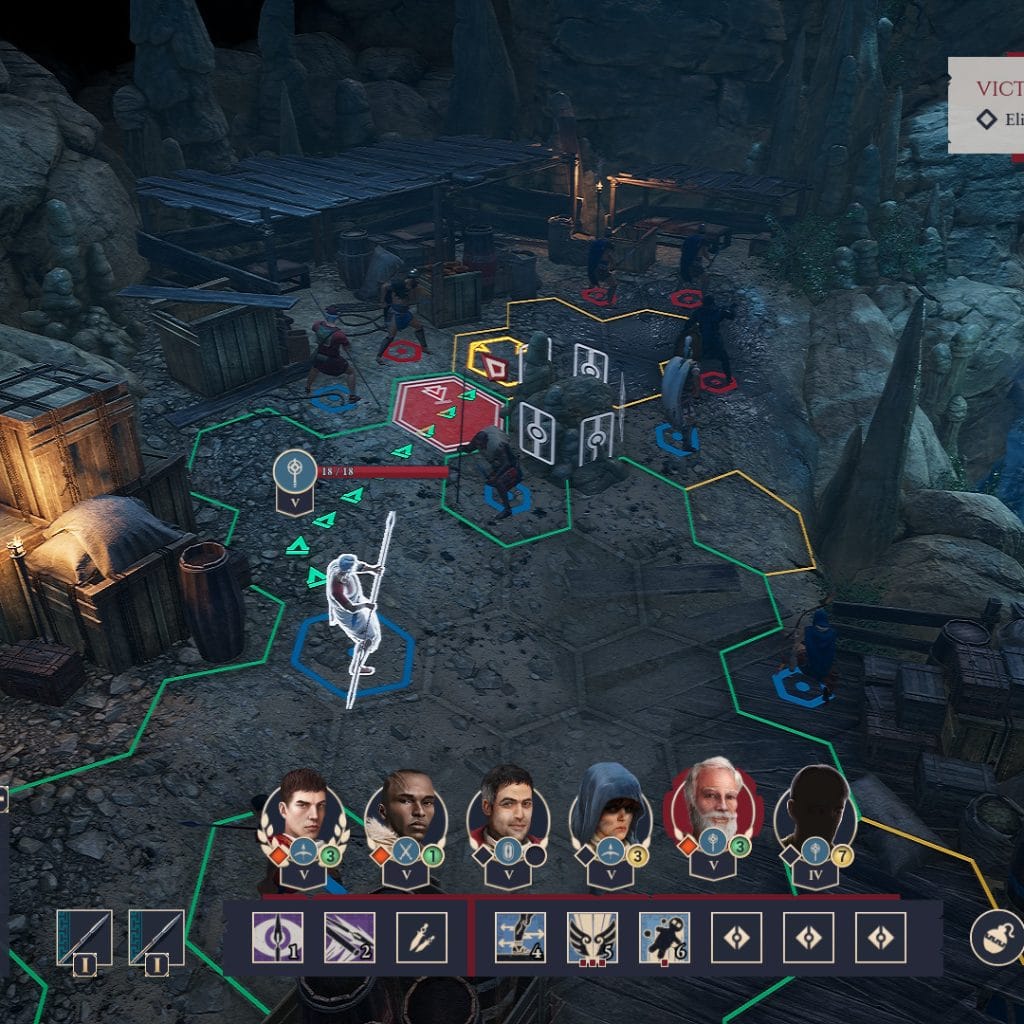
Task: Activate the twin spearheads ability
Action: (421, 937)
